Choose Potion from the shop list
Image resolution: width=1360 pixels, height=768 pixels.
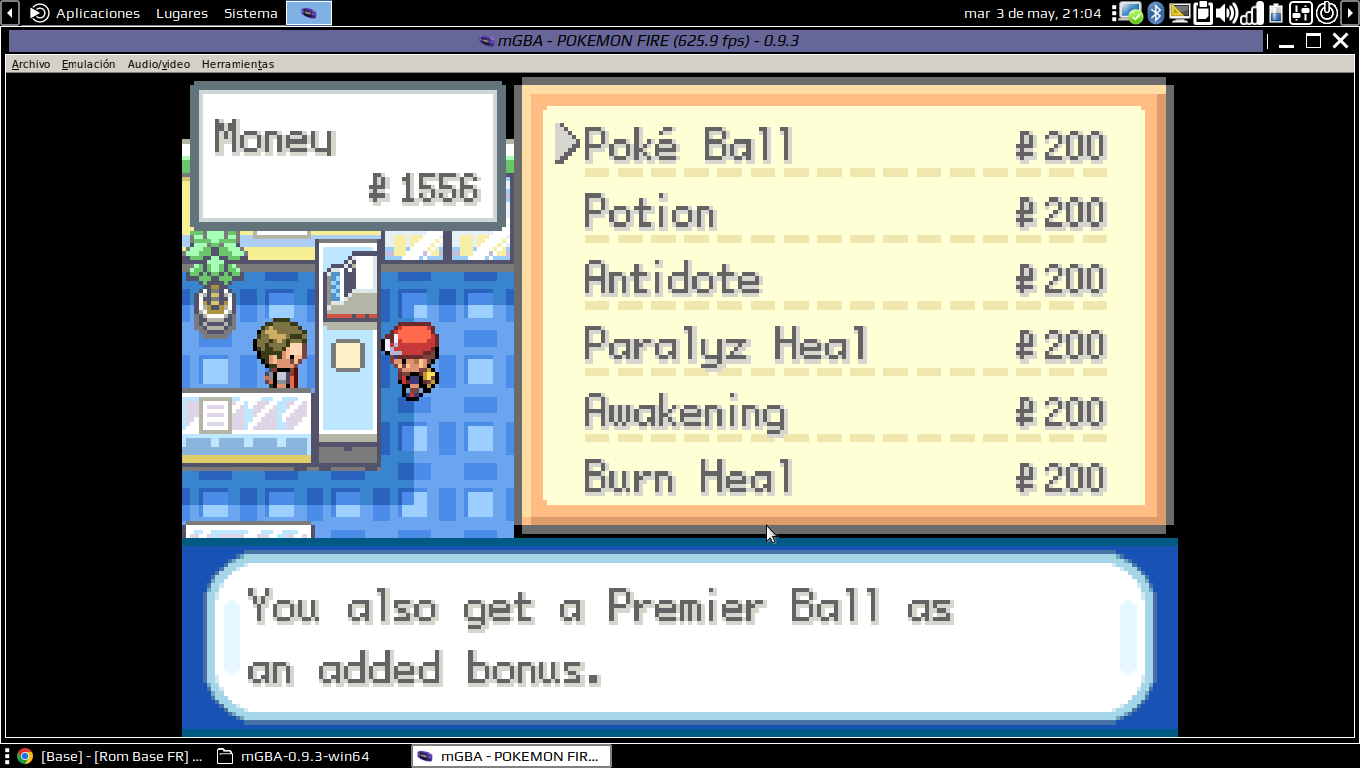(x=650, y=213)
